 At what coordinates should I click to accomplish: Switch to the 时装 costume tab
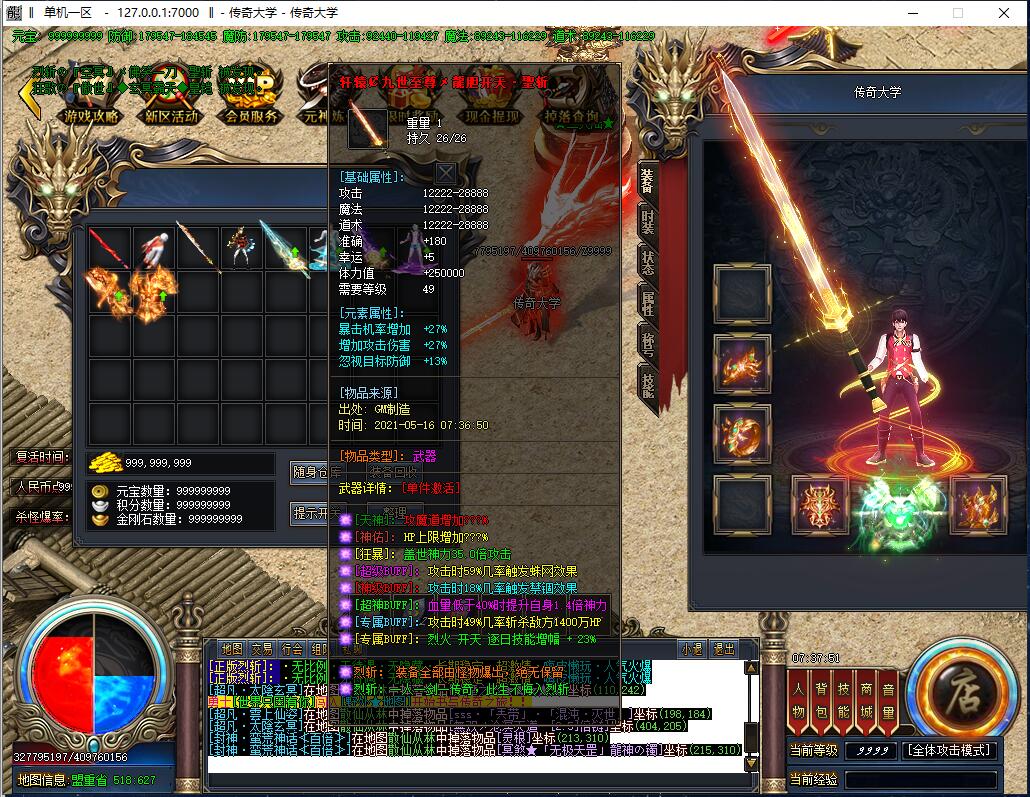(x=647, y=222)
